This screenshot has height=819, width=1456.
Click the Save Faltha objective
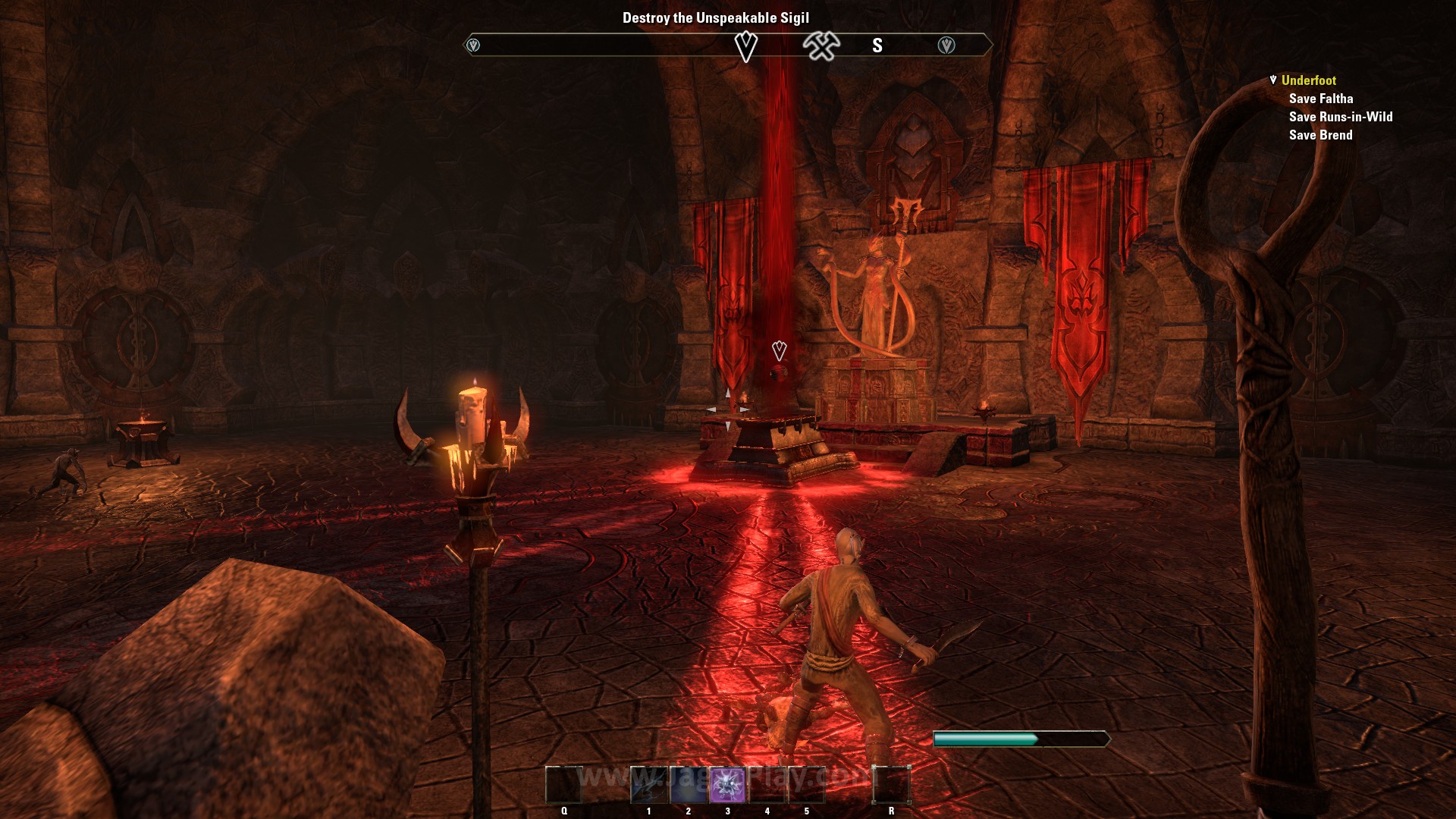1320,99
